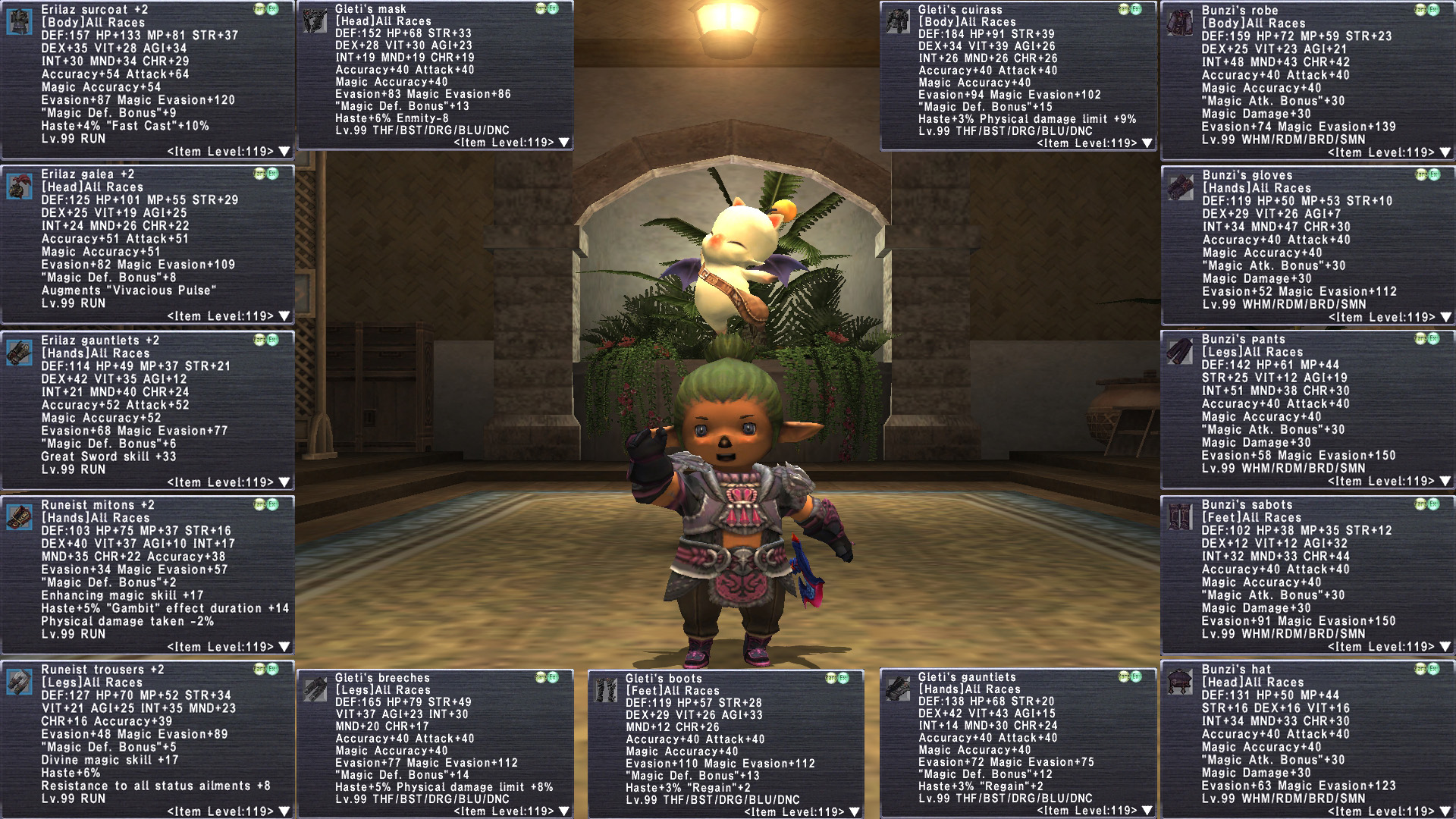Choose the Erilaz gauntlets +2 icon
This screenshot has height=819, width=1456.
19,353
